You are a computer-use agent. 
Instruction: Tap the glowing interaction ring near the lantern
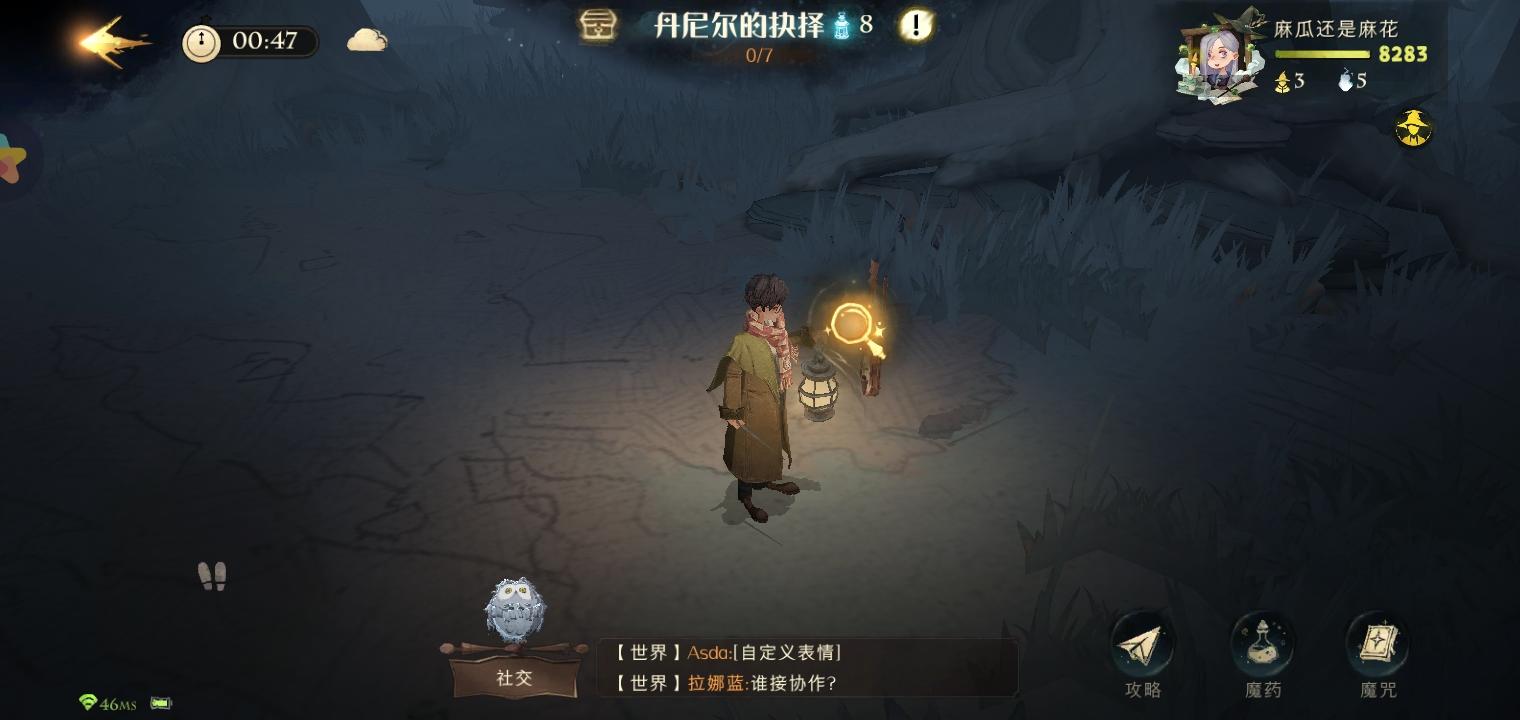click(852, 323)
